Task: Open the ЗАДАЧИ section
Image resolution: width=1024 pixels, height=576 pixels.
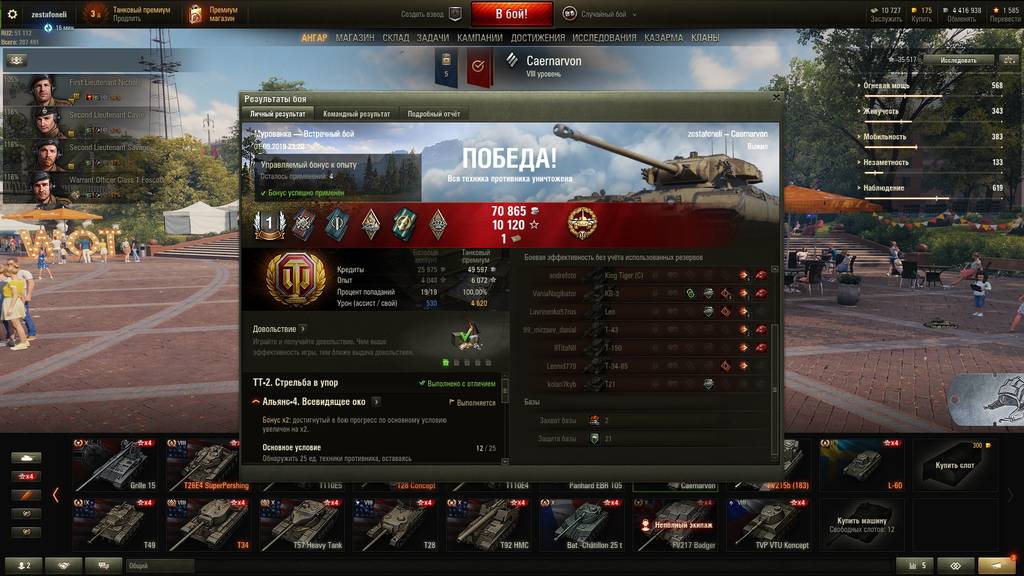Action: click(433, 38)
